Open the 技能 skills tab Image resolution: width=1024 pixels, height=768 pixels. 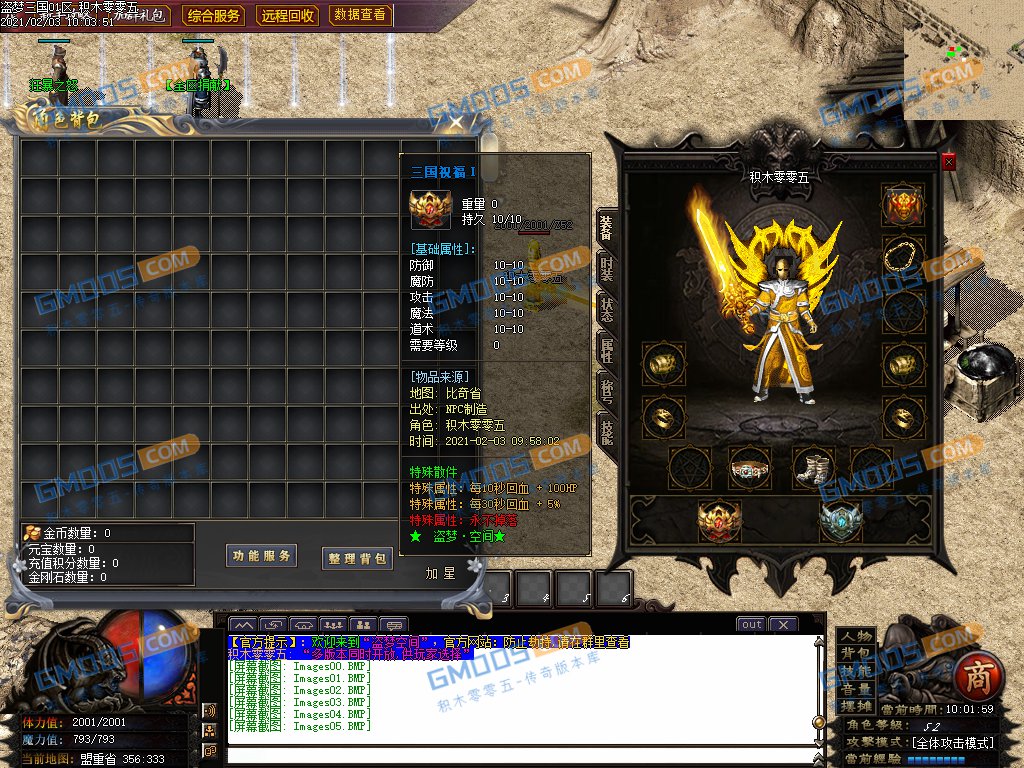tap(607, 430)
